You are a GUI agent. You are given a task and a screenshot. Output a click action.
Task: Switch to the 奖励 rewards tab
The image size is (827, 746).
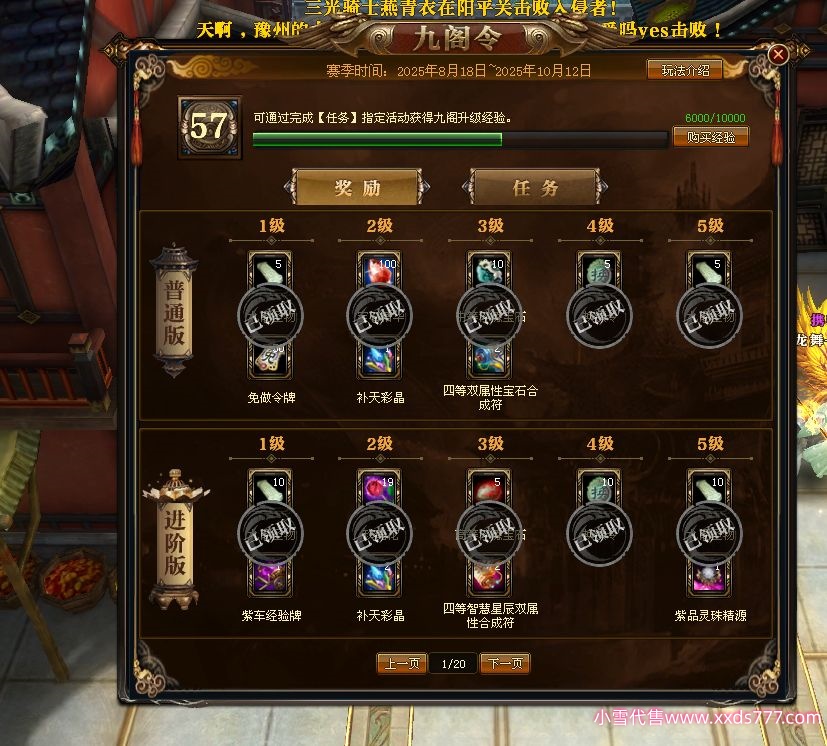[357, 188]
